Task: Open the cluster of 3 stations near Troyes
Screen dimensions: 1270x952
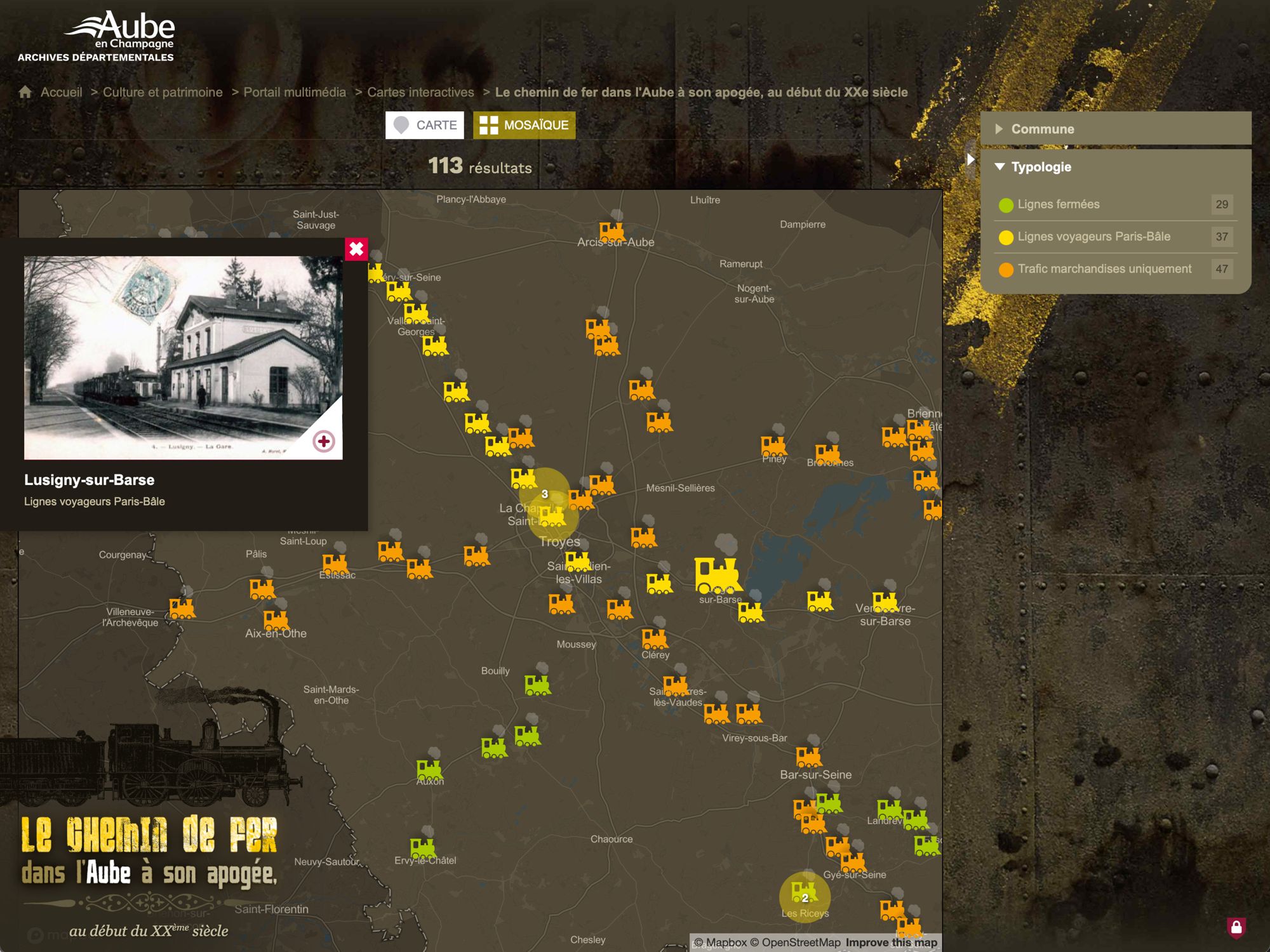Action: click(x=545, y=494)
